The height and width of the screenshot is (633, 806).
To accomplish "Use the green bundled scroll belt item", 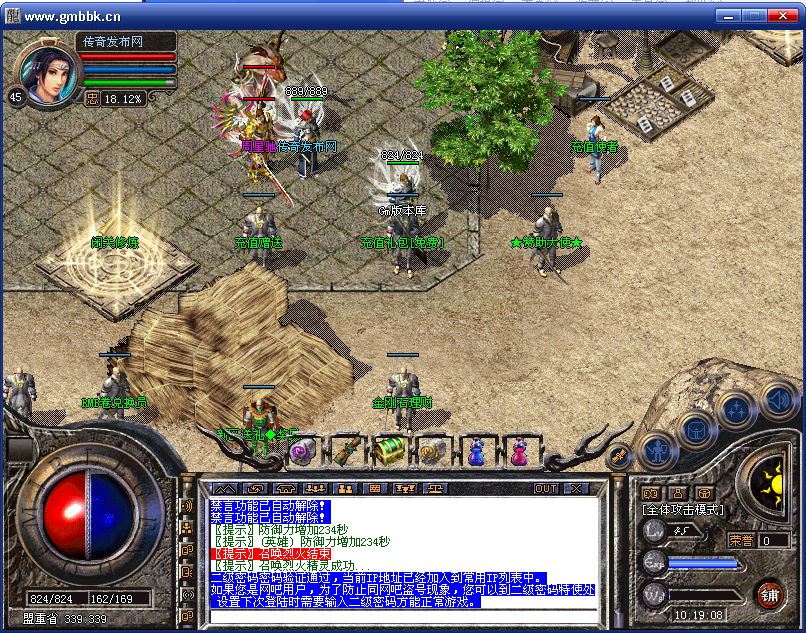I will tap(346, 451).
